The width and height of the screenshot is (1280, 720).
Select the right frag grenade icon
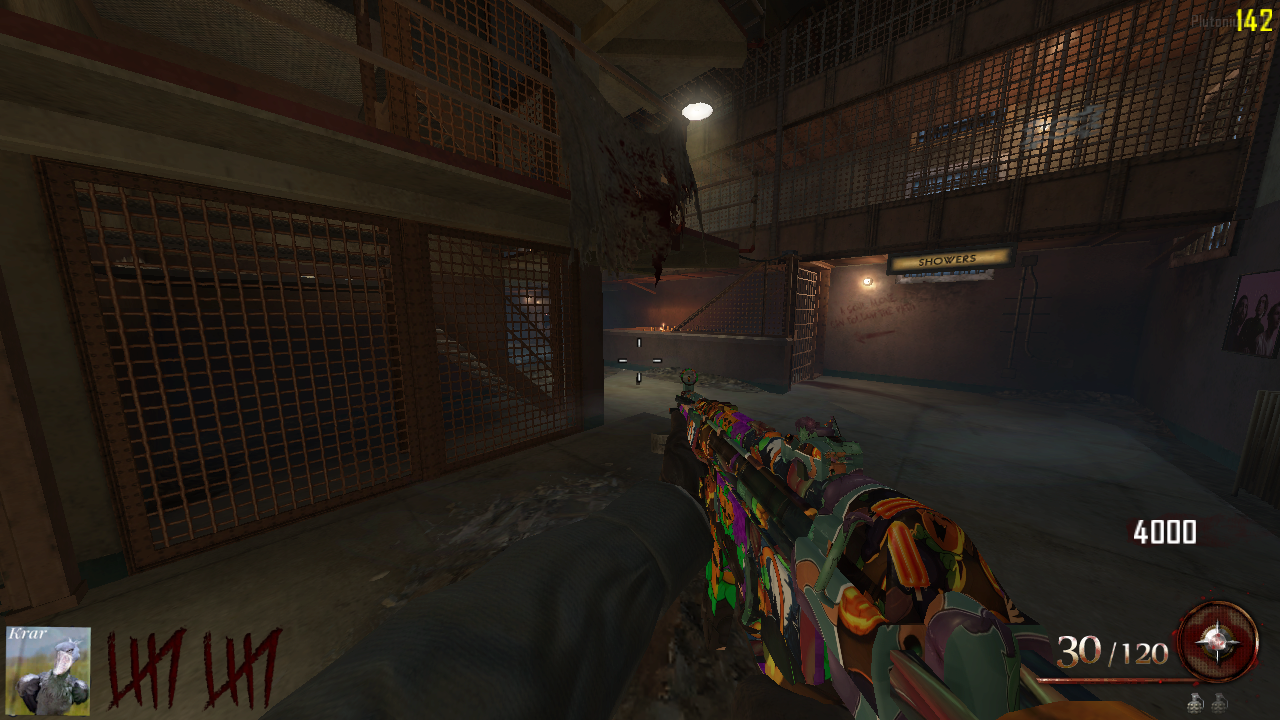point(1219,703)
